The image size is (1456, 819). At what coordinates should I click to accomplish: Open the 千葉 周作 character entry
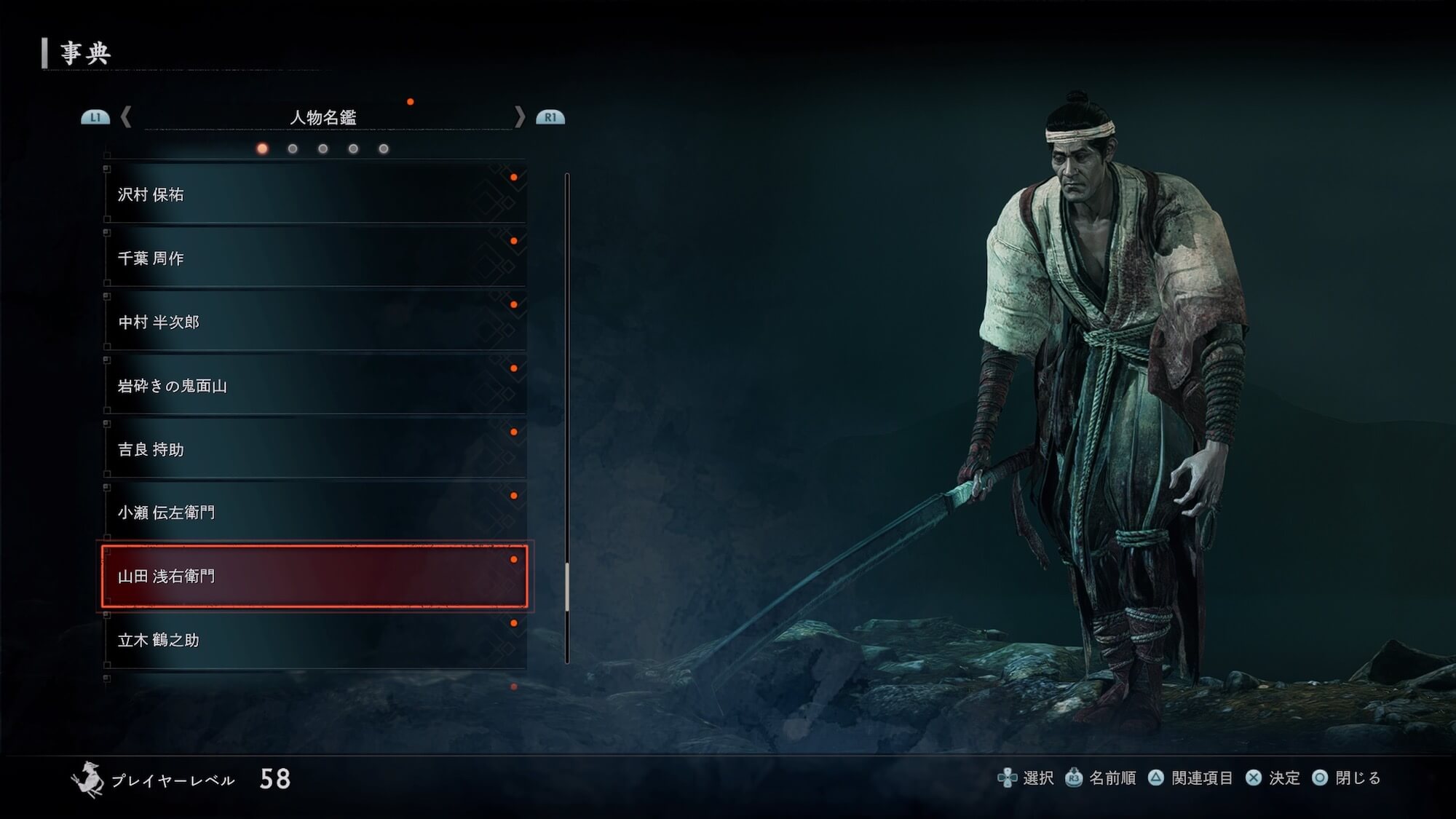(x=314, y=258)
